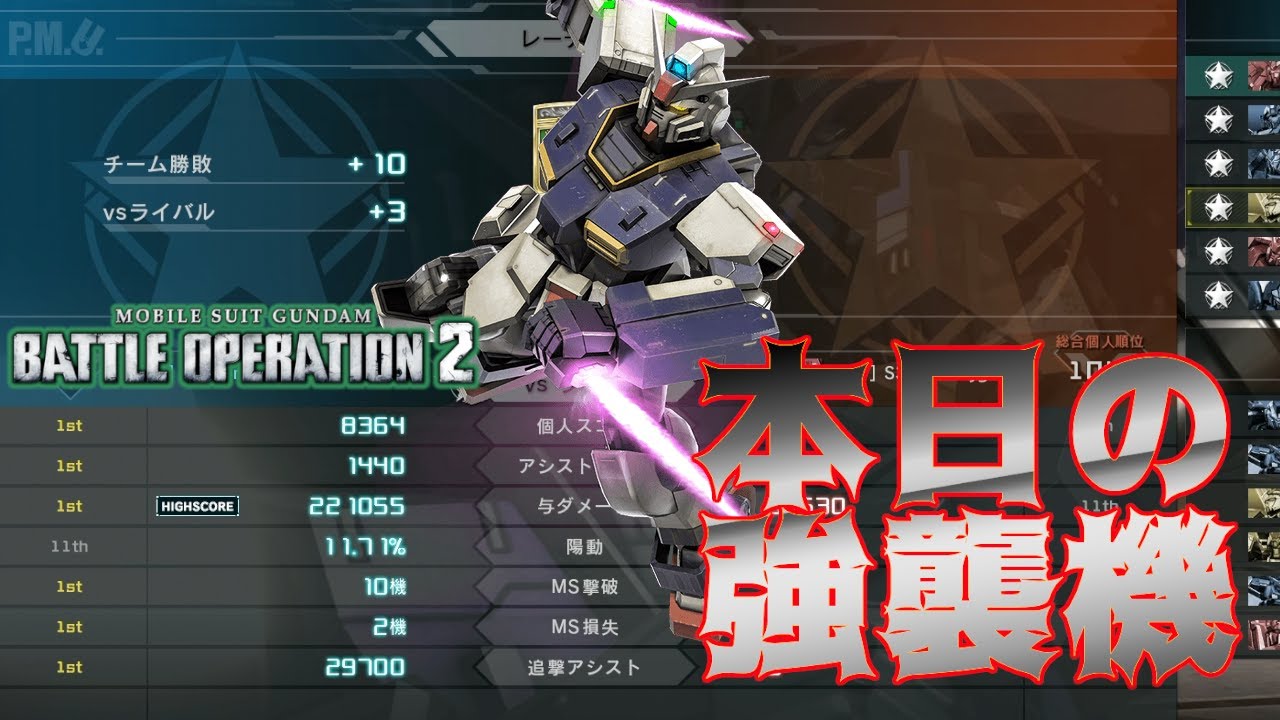Click the HIGHSCORE badge next to damage dealt

[x=196, y=507]
